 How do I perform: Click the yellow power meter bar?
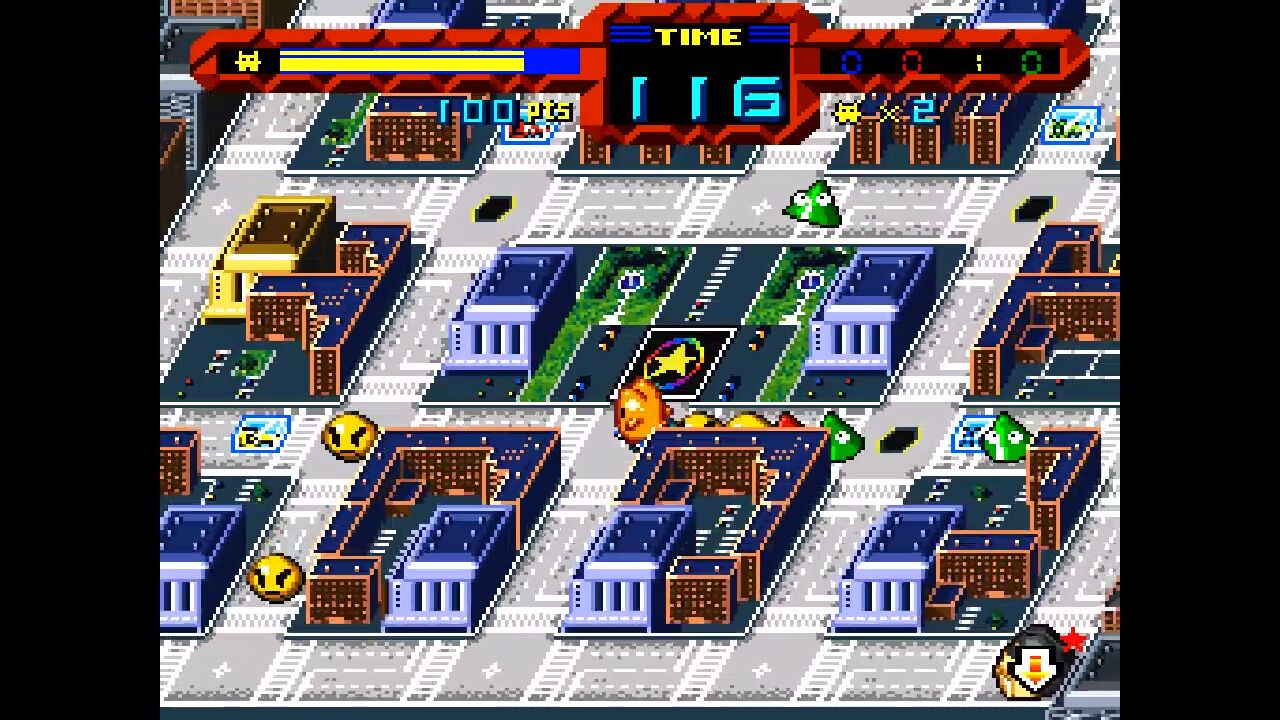click(400, 61)
